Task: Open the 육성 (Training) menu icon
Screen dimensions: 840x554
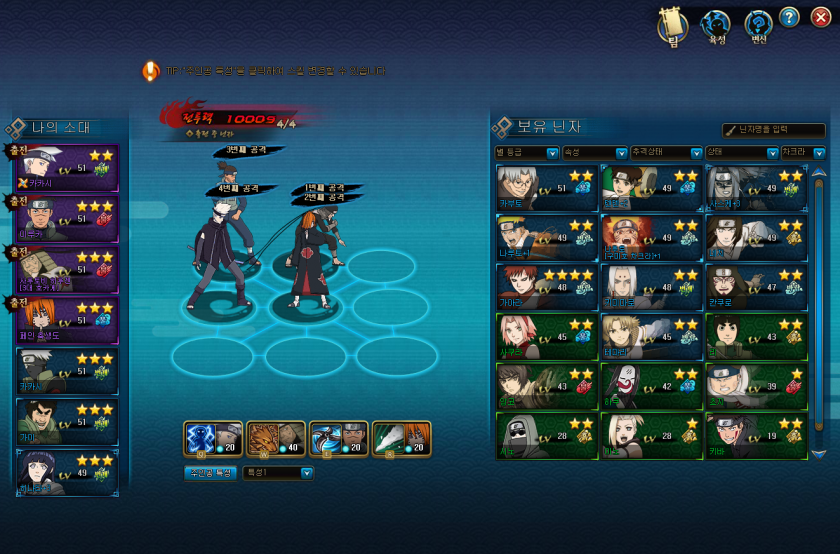Action: click(715, 26)
